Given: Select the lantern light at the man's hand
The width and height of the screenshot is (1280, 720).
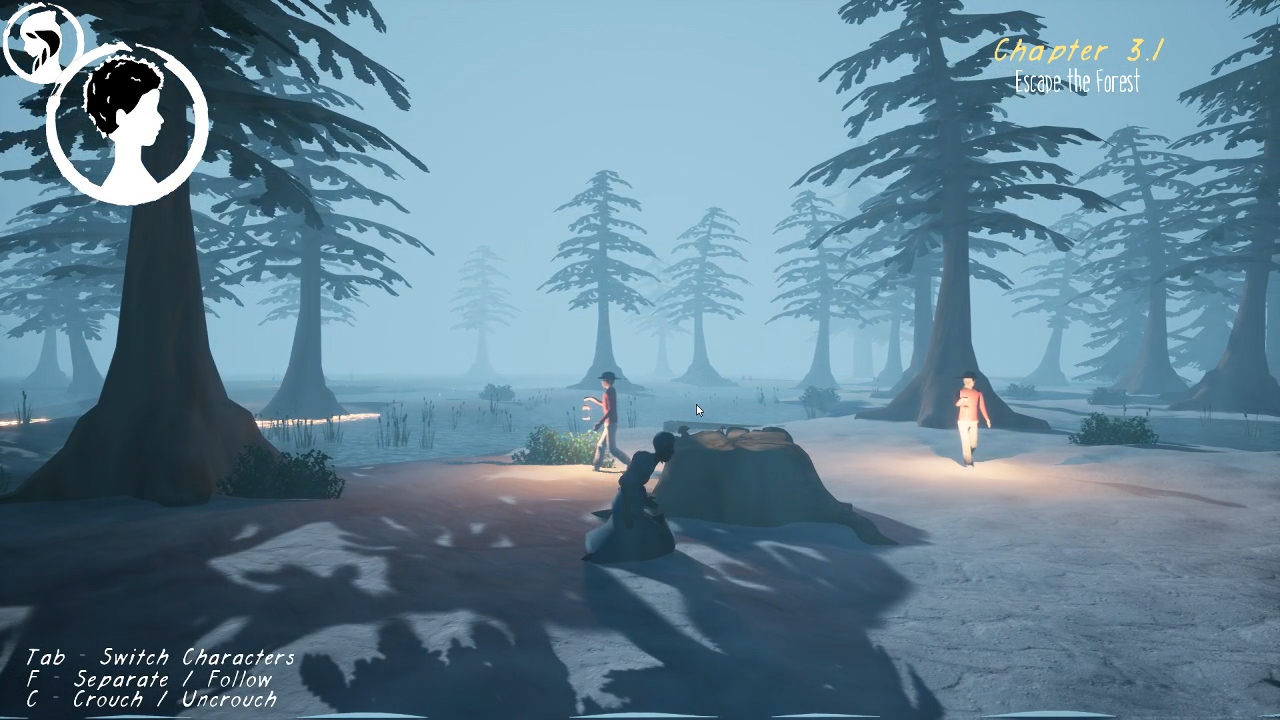Looking at the screenshot, I should click(x=585, y=410).
